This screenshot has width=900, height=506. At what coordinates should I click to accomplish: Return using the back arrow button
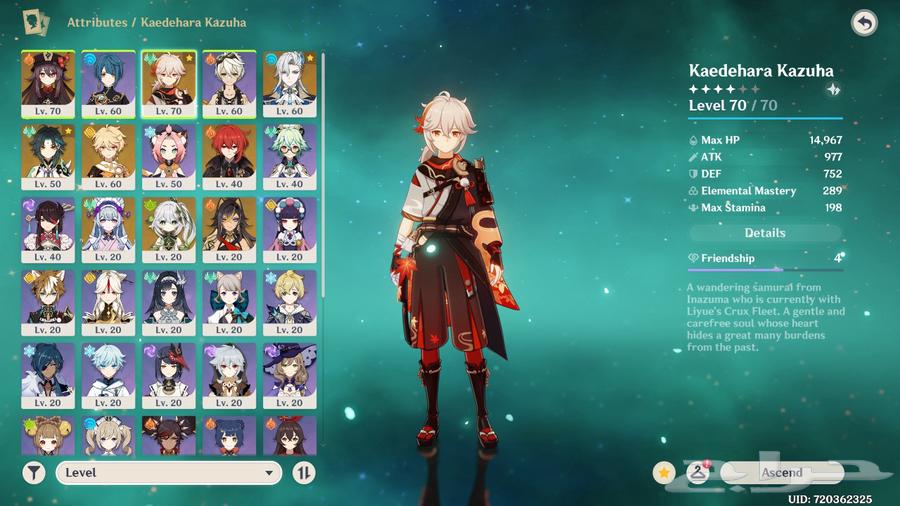tap(864, 22)
